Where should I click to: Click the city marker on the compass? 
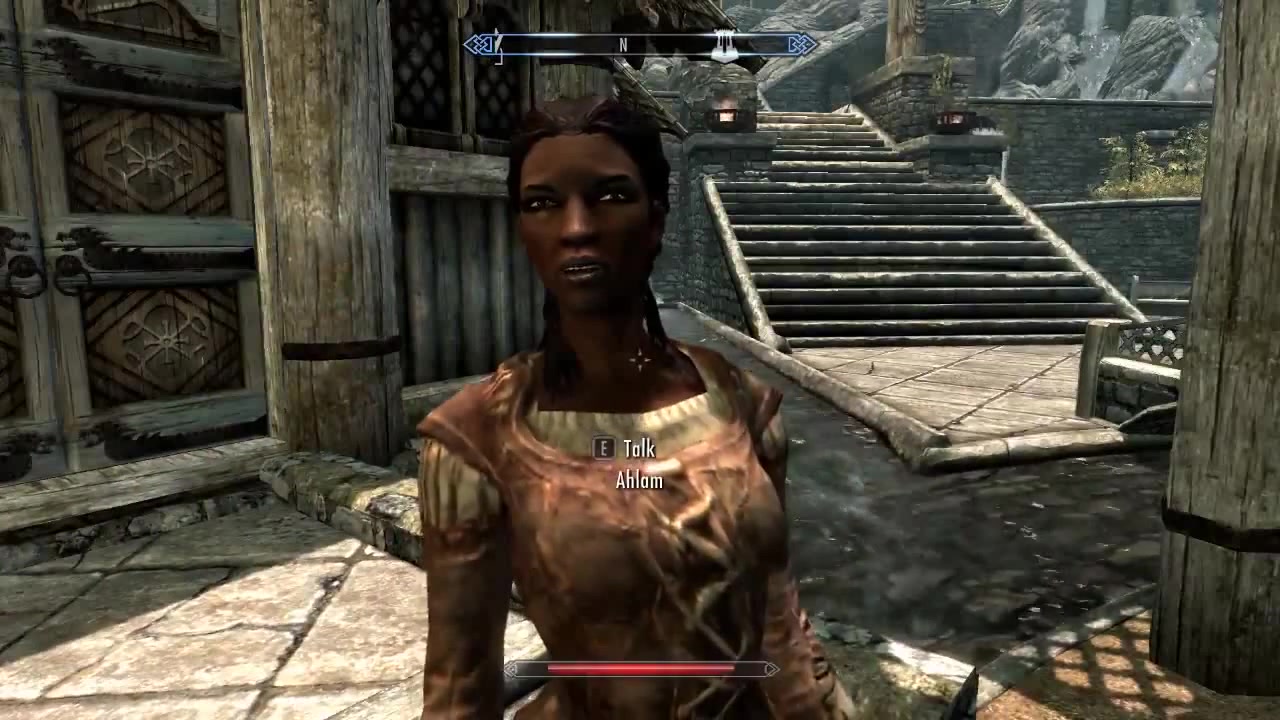725,45
